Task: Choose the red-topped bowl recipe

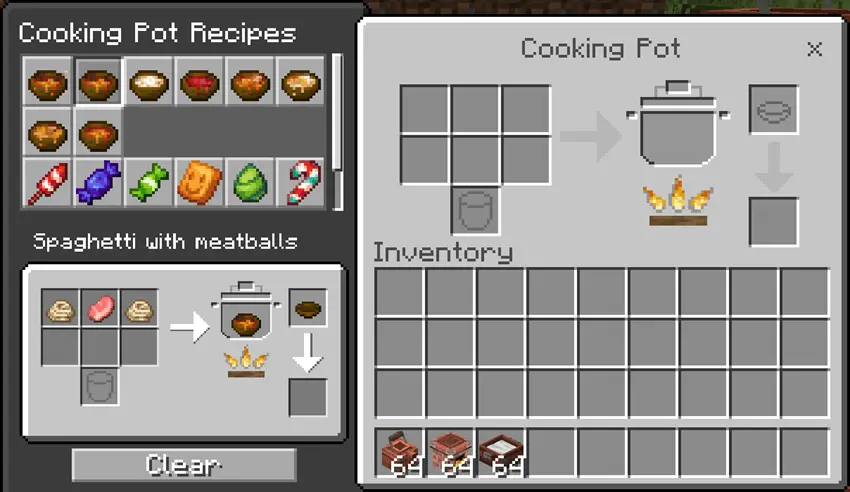Action: point(200,82)
